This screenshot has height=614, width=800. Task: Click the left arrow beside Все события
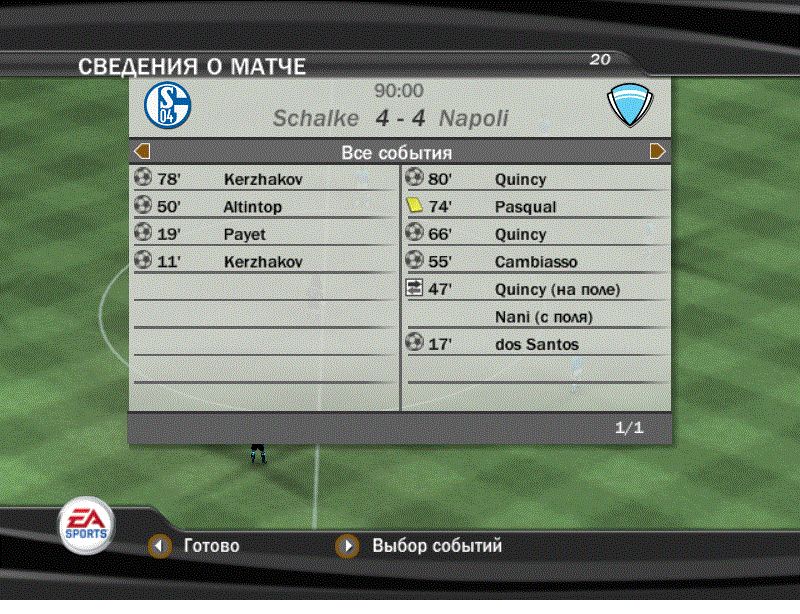click(x=142, y=152)
